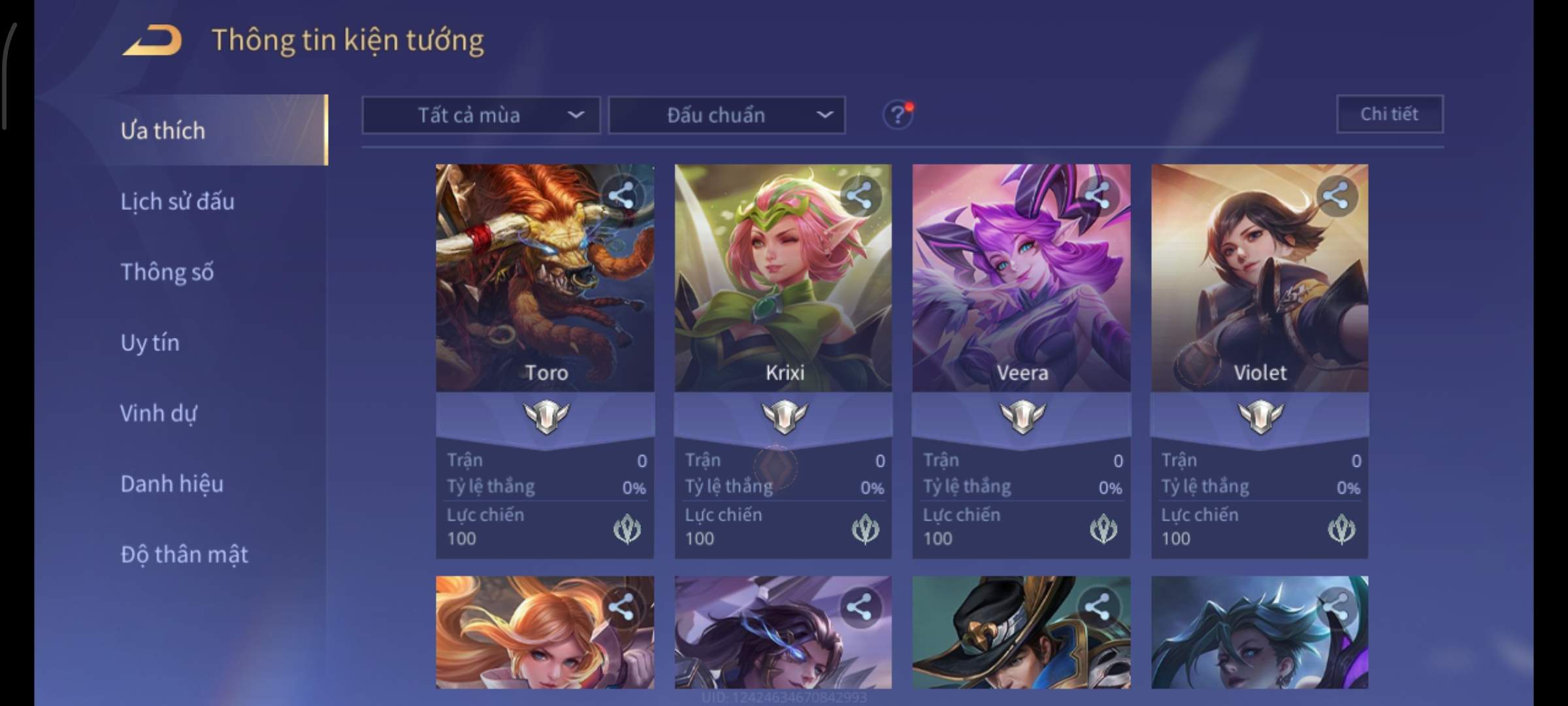The height and width of the screenshot is (706, 1568).
Task: Select the Uy tín tab
Action: pyautogui.click(x=150, y=343)
